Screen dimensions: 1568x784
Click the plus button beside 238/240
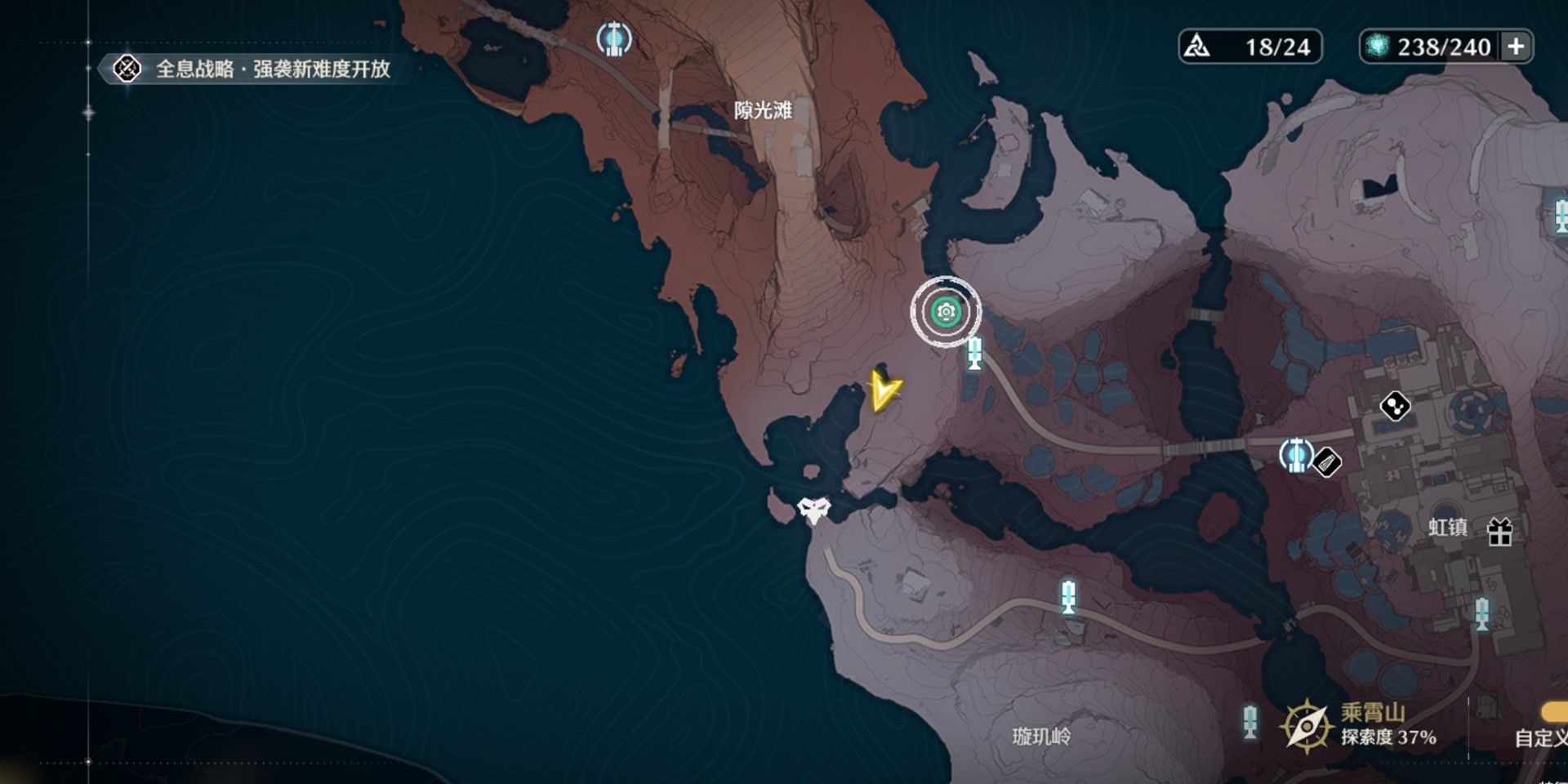coord(1516,47)
